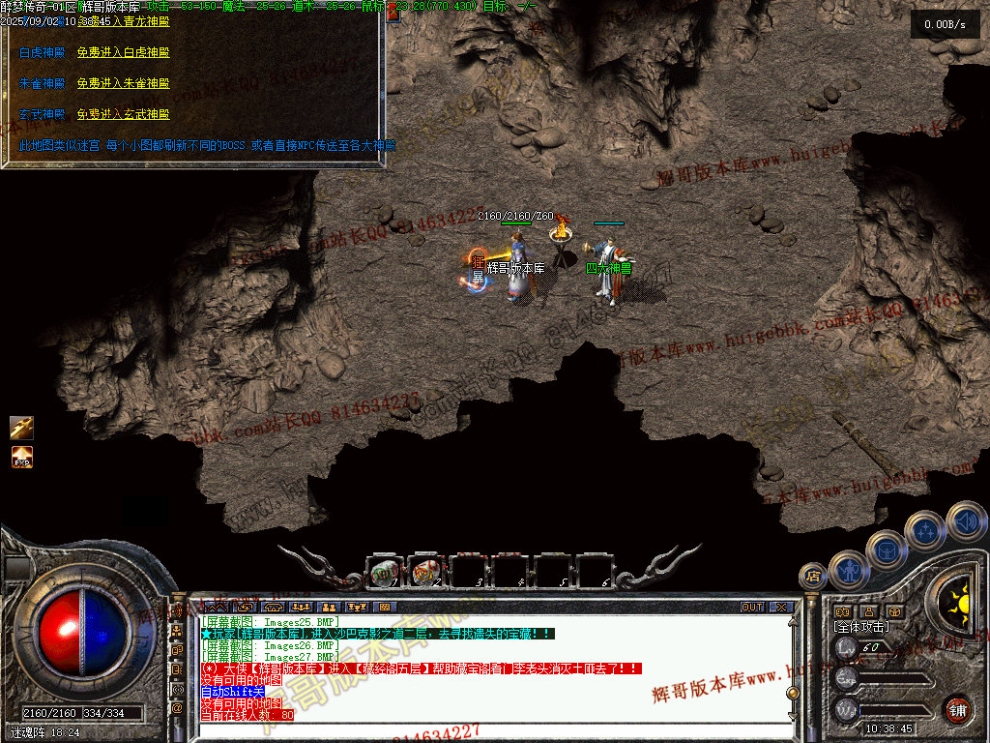Click the chat window OUT button

[x=752, y=607]
